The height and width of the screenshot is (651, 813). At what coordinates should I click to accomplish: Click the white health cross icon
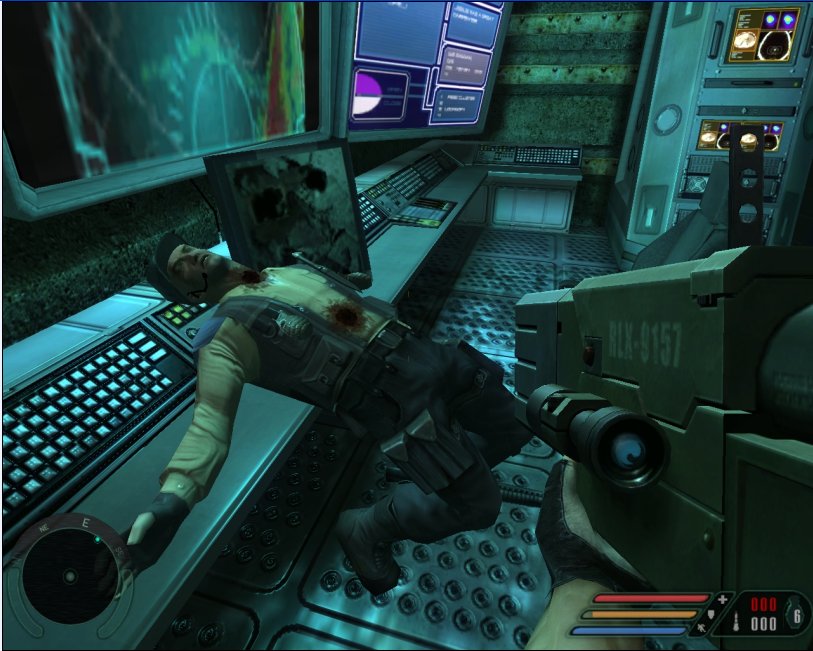point(722,598)
